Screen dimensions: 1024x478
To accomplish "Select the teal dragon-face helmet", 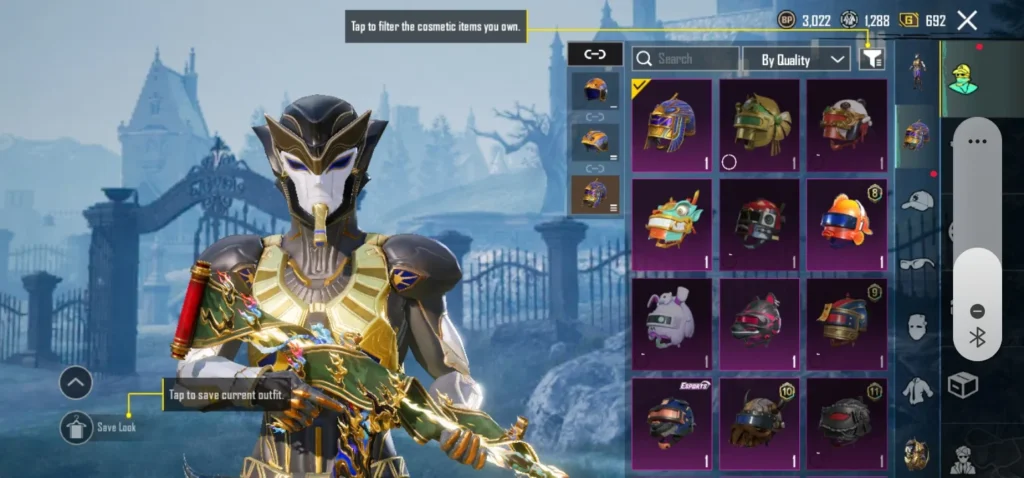I will coord(671,225).
